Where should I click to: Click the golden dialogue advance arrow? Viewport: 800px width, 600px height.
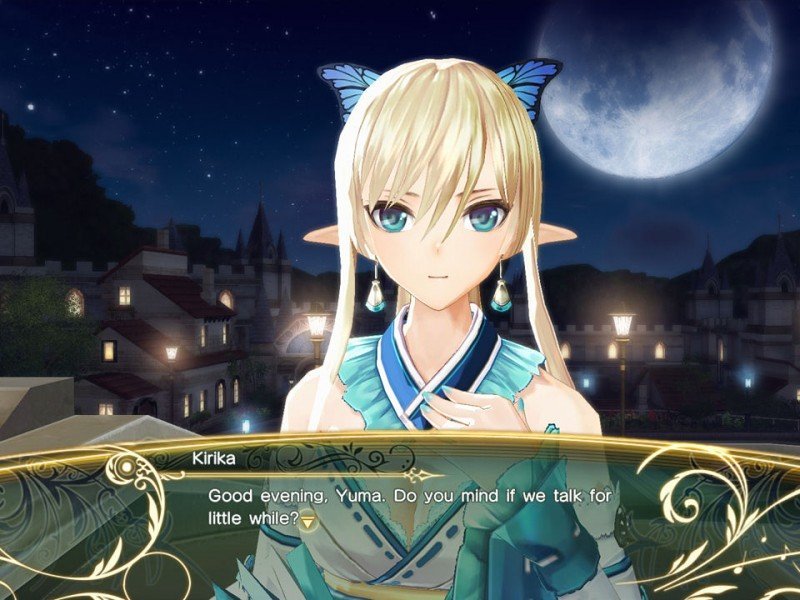pos(309,520)
